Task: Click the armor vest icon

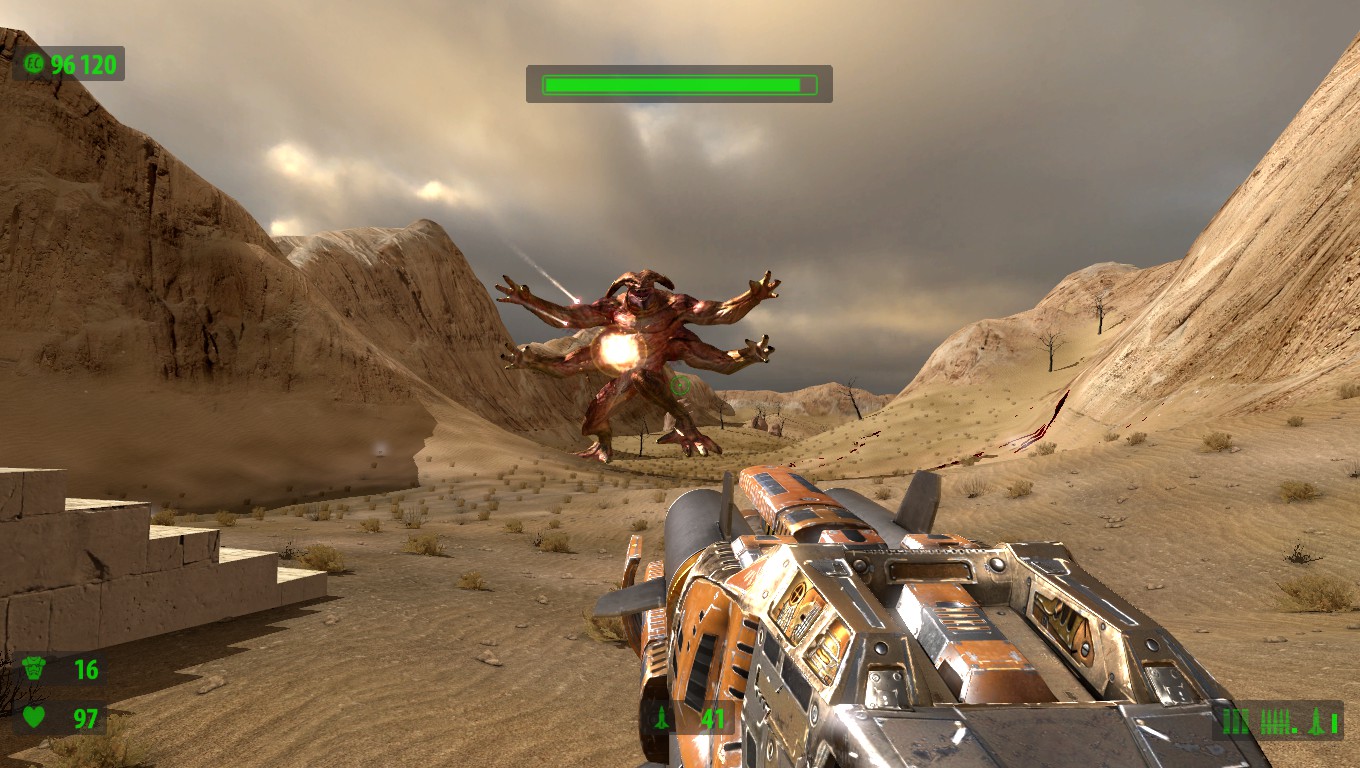Action: 33,669
